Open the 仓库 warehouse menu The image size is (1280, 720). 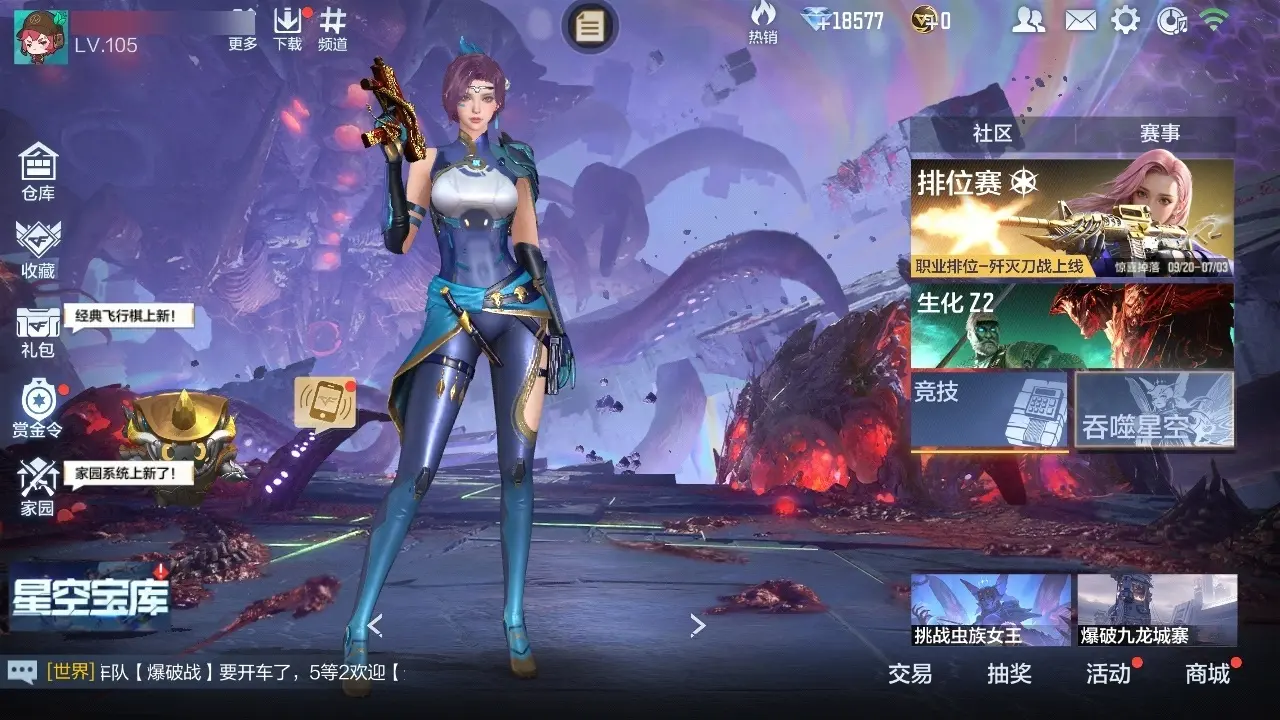tap(38, 170)
